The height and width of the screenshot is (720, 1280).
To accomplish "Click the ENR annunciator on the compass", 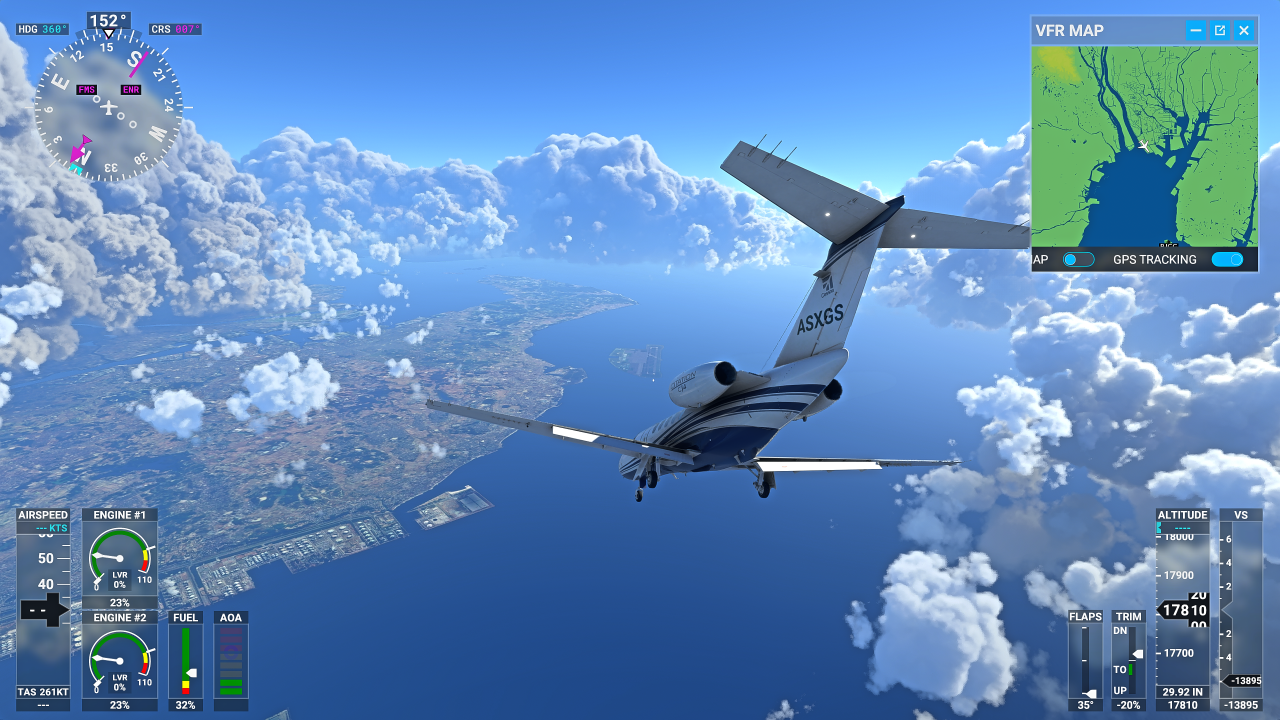I will 131,89.
